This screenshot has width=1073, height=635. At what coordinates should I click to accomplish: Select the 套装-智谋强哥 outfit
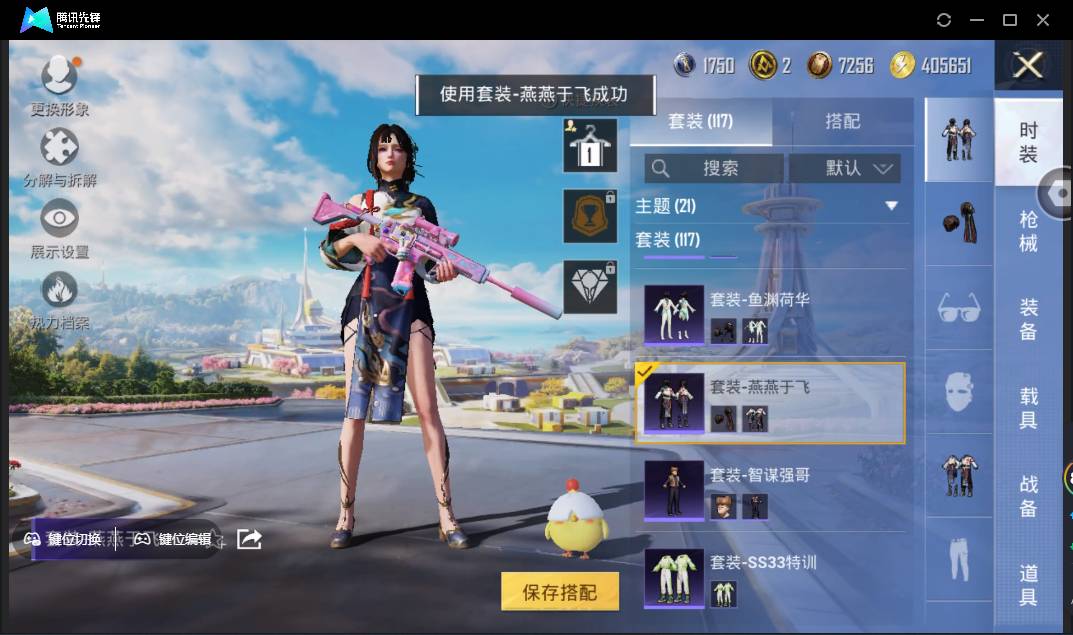click(x=770, y=490)
